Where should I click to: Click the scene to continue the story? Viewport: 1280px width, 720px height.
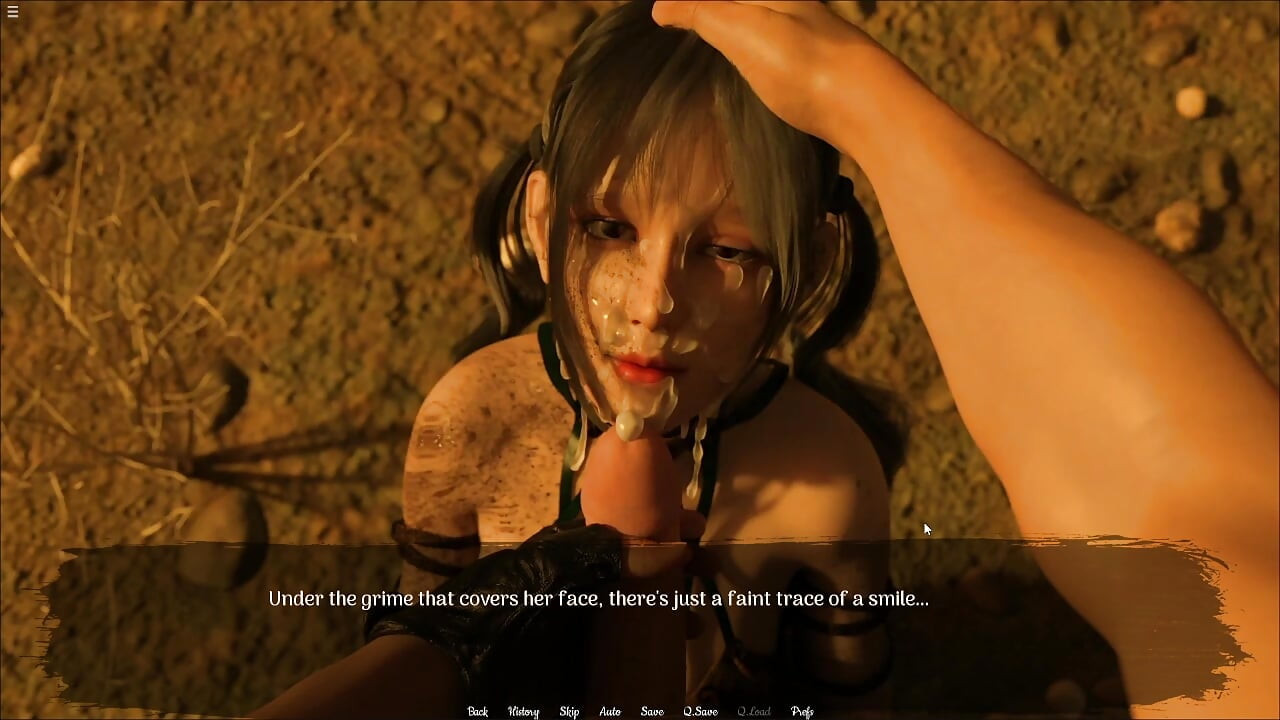click(640, 300)
